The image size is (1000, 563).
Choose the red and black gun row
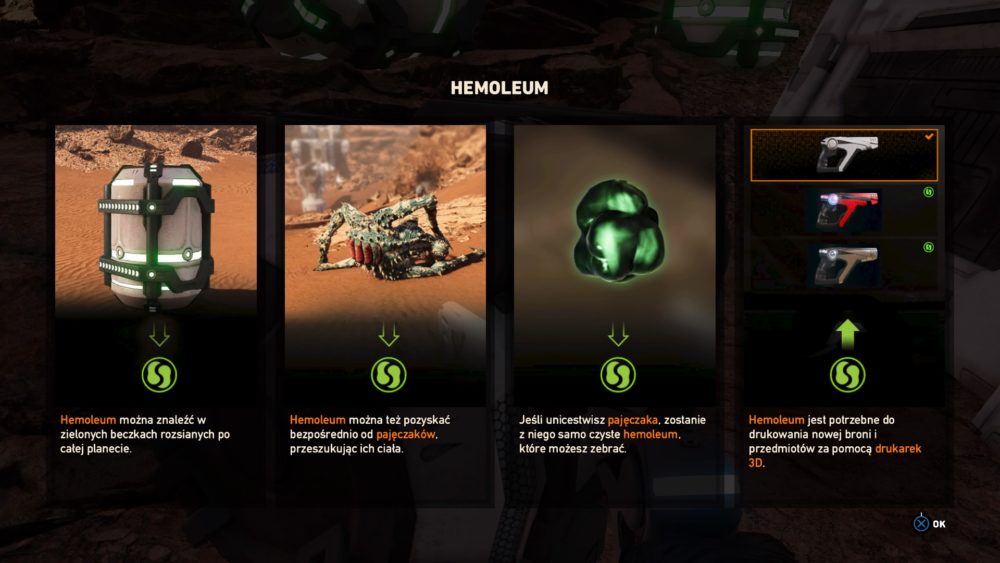pos(844,209)
